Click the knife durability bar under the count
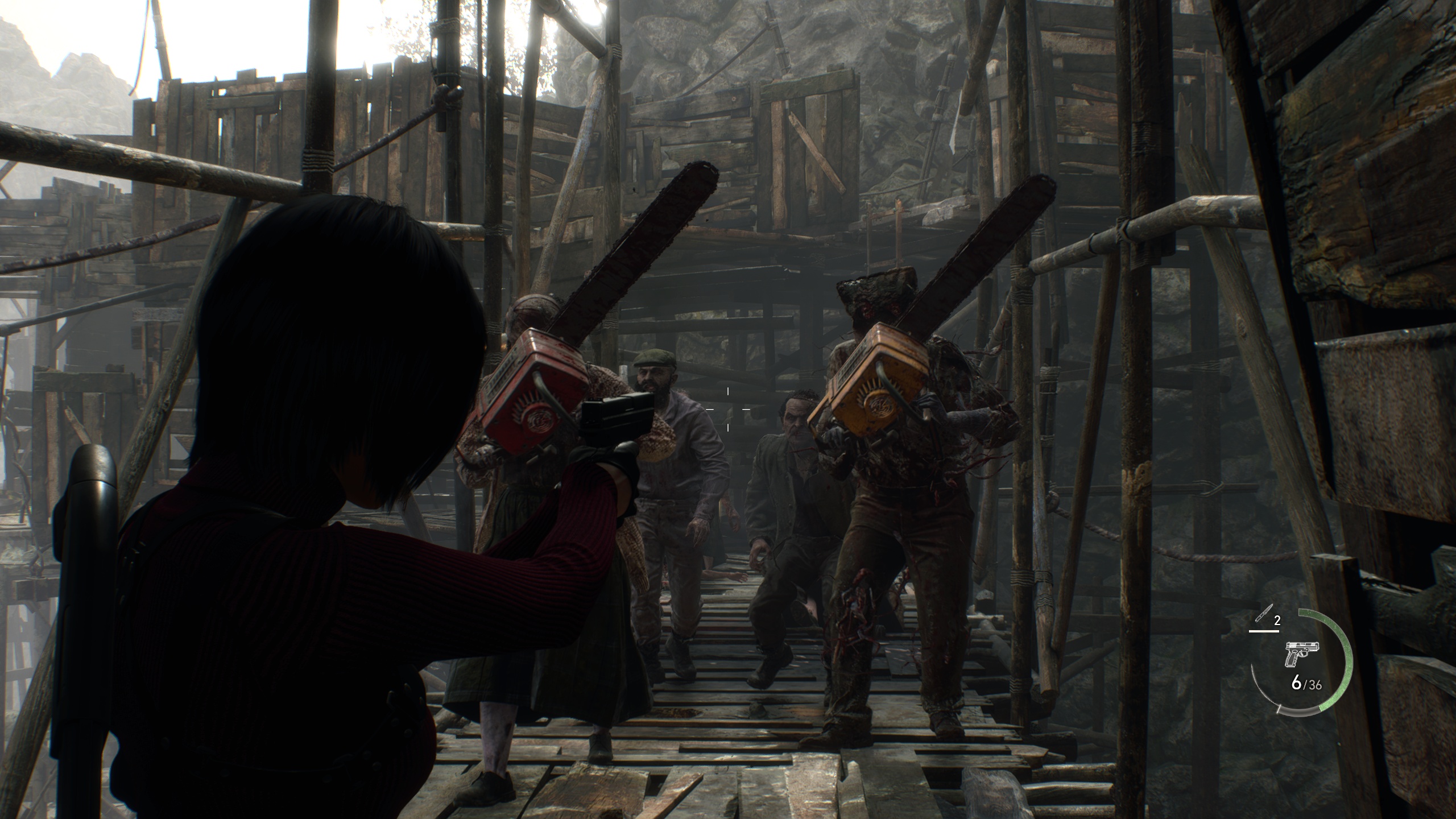This screenshot has height=819, width=1456. (1264, 631)
